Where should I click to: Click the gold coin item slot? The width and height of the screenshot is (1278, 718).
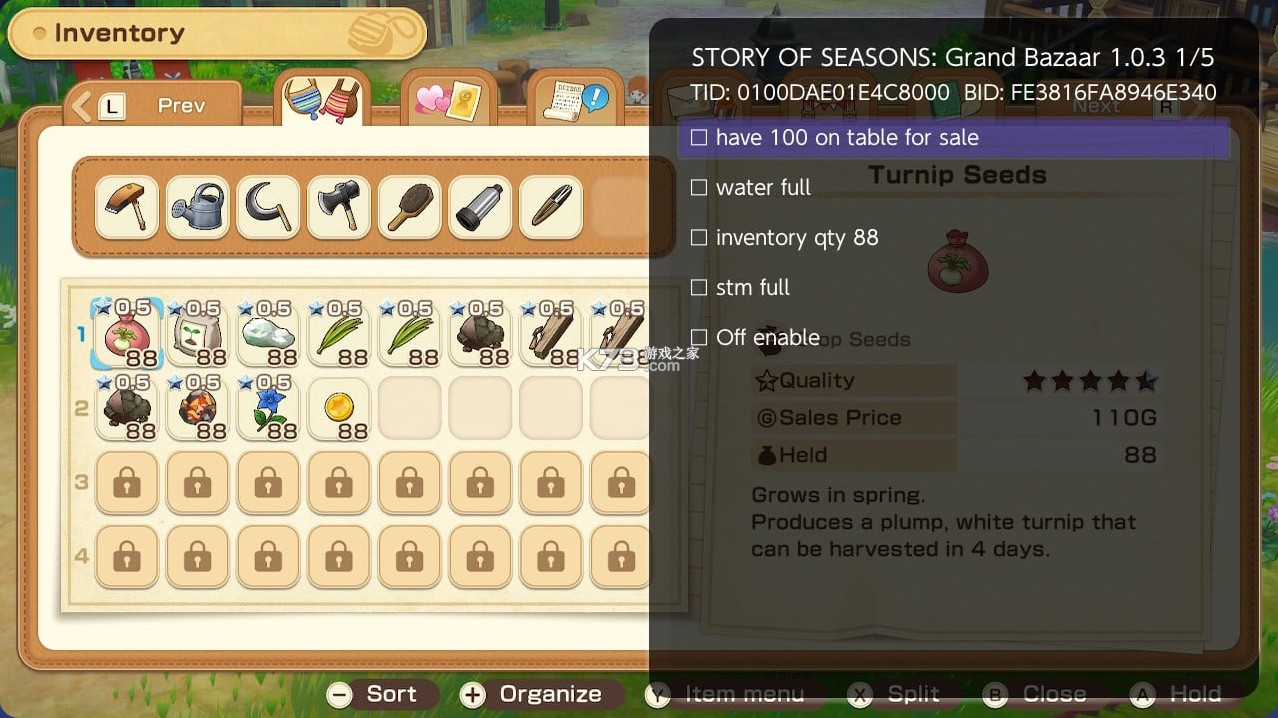point(340,408)
